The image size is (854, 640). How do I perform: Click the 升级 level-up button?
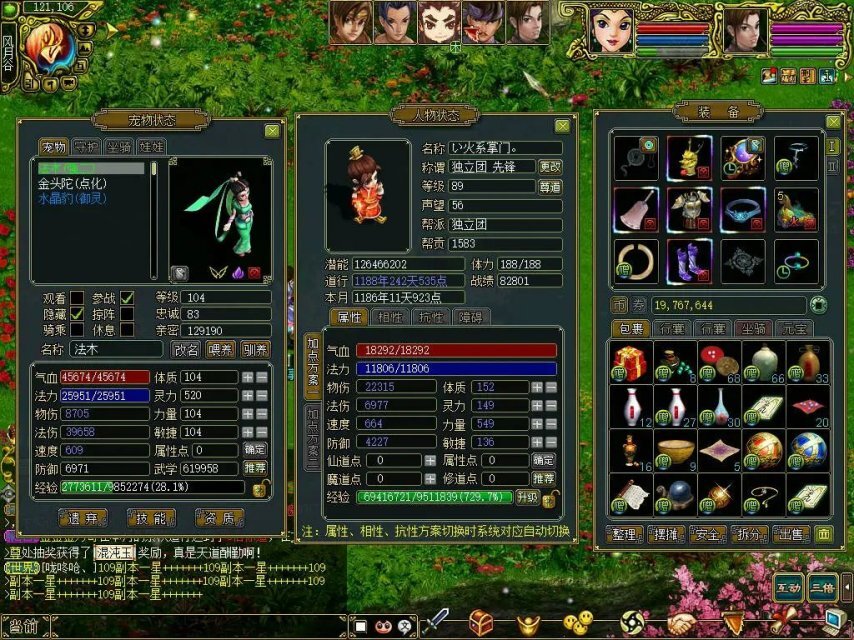coord(527,496)
